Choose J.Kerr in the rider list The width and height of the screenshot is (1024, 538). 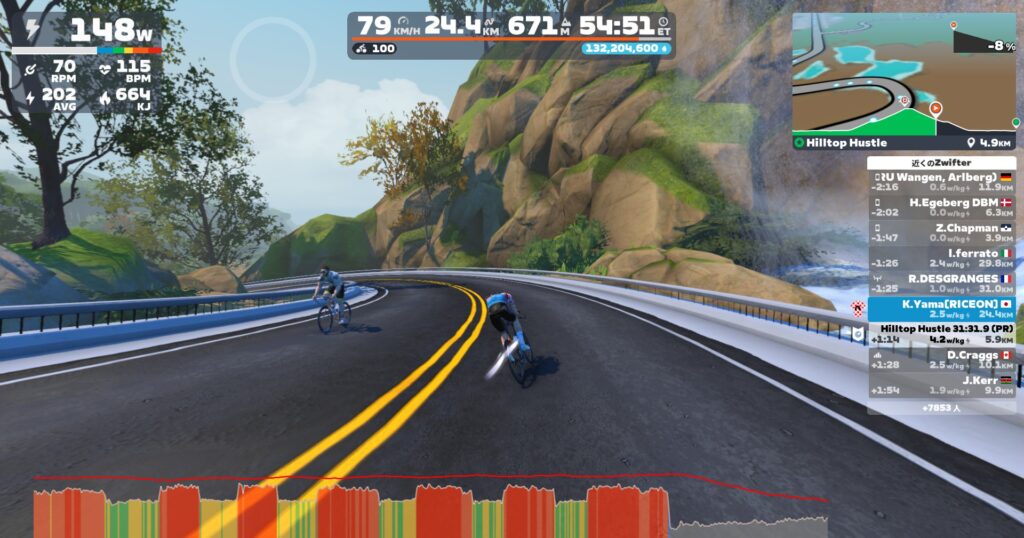[941, 385]
